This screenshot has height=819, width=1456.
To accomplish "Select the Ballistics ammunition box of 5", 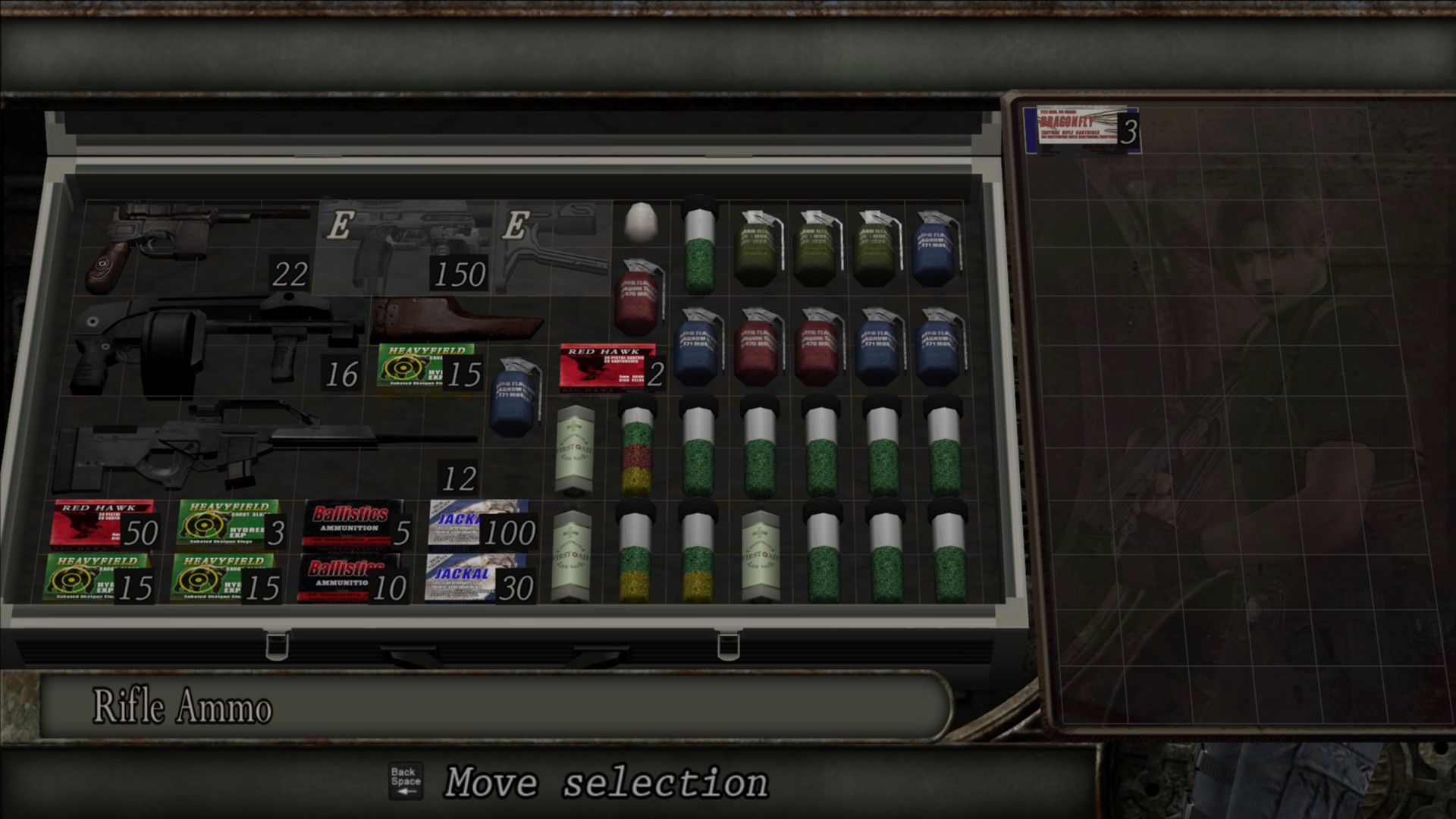I will 353,523.
